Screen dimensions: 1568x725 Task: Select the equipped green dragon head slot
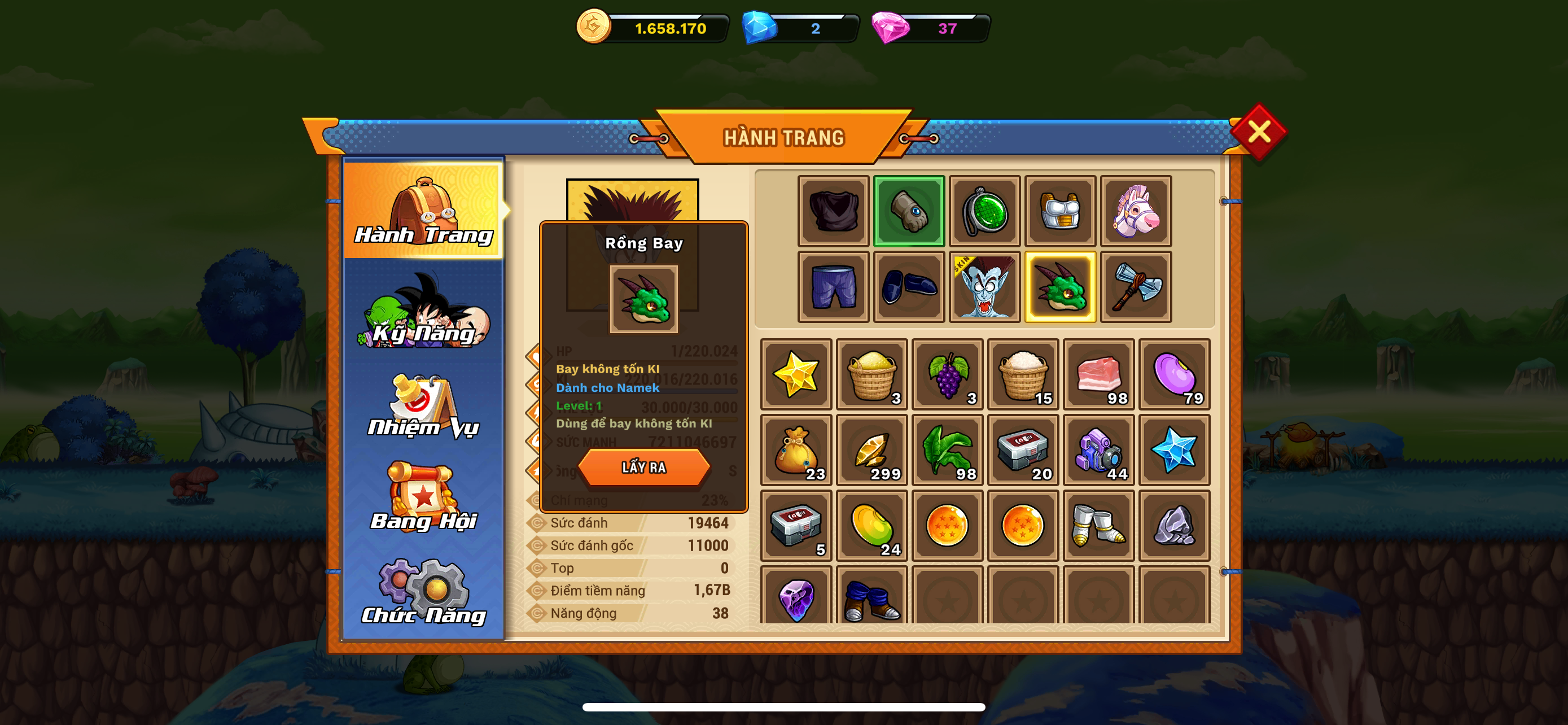[1060, 287]
